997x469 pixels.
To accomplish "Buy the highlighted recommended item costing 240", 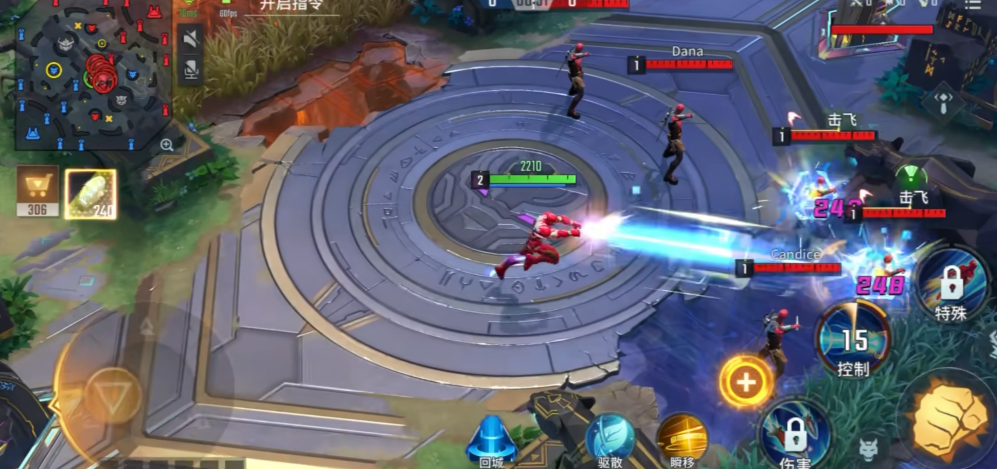I will pos(90,193).
